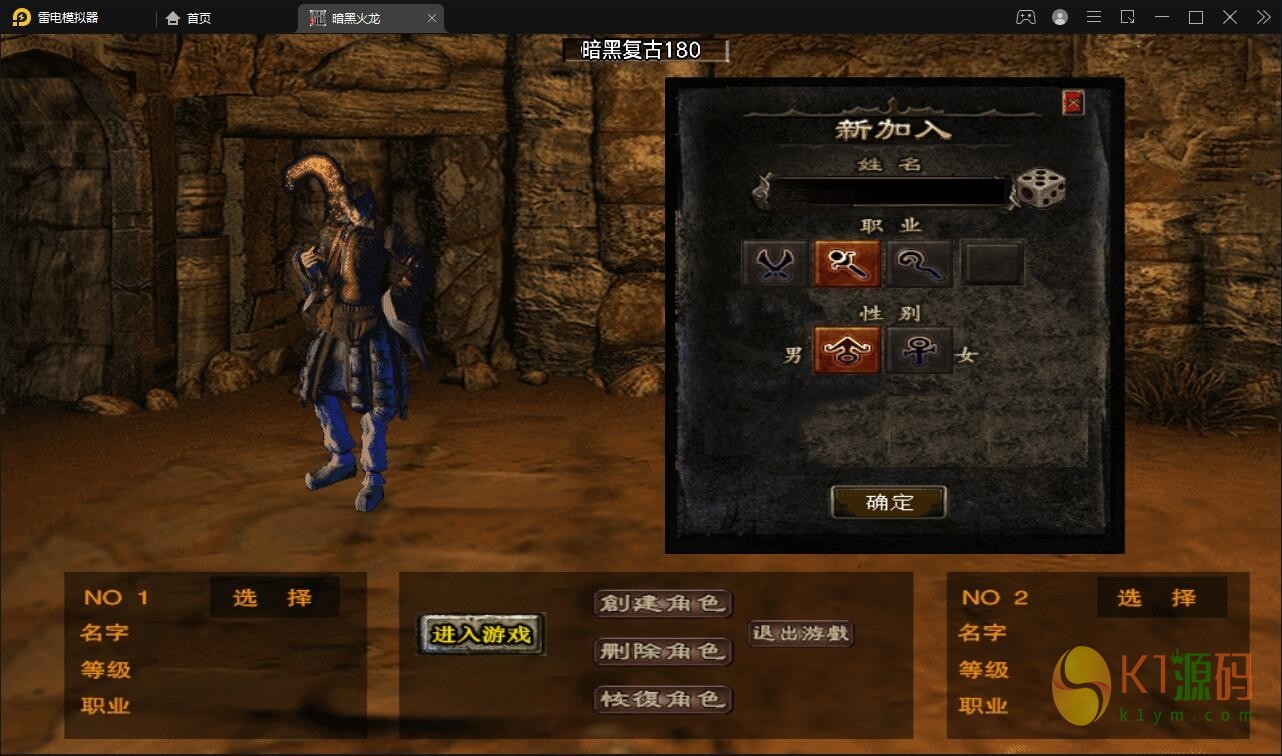Select the curved staff class icon

point(919,261)
